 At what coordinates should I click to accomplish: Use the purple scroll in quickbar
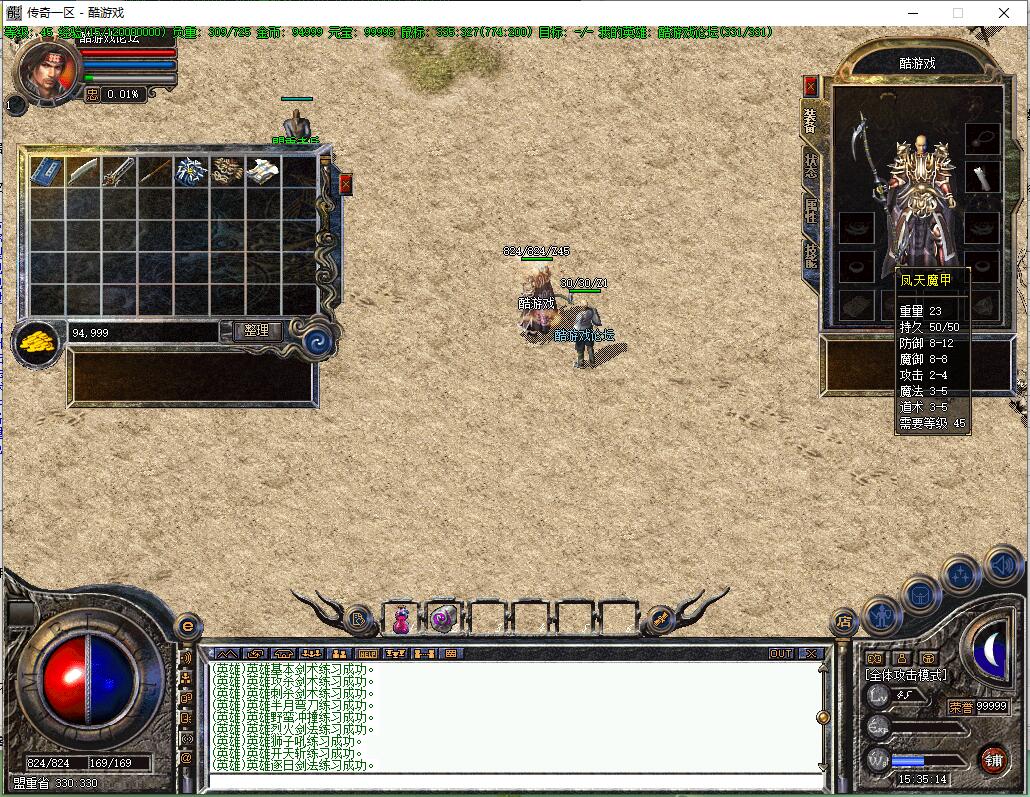(444, 620)
